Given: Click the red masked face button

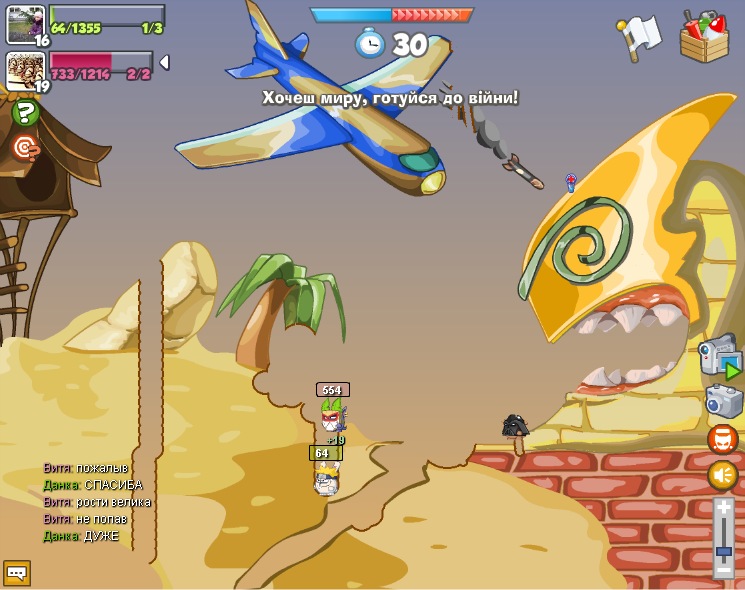Looking at the screenshot, I should [722, 439].
